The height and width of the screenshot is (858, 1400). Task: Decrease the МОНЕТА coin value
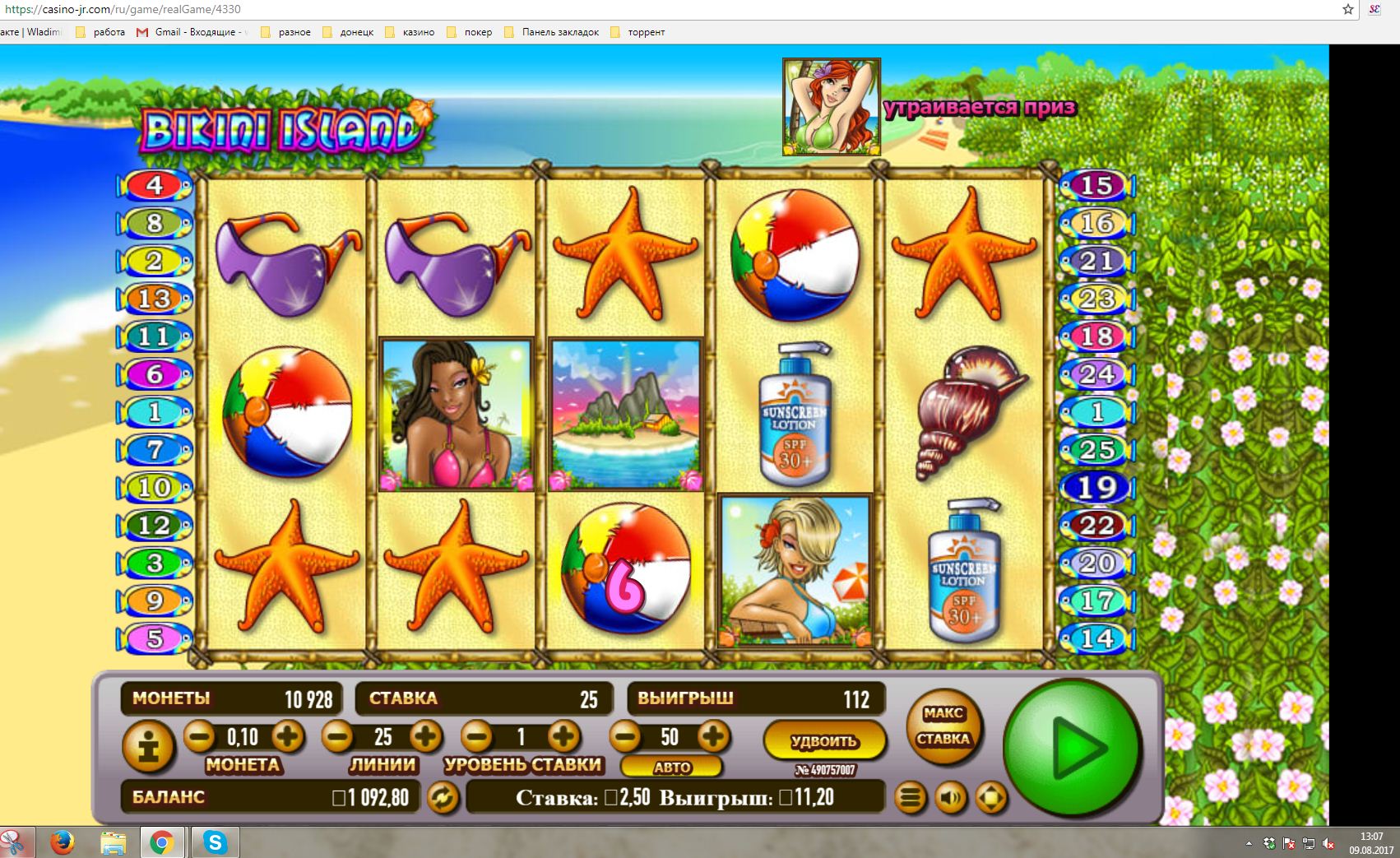pos(199,735)
